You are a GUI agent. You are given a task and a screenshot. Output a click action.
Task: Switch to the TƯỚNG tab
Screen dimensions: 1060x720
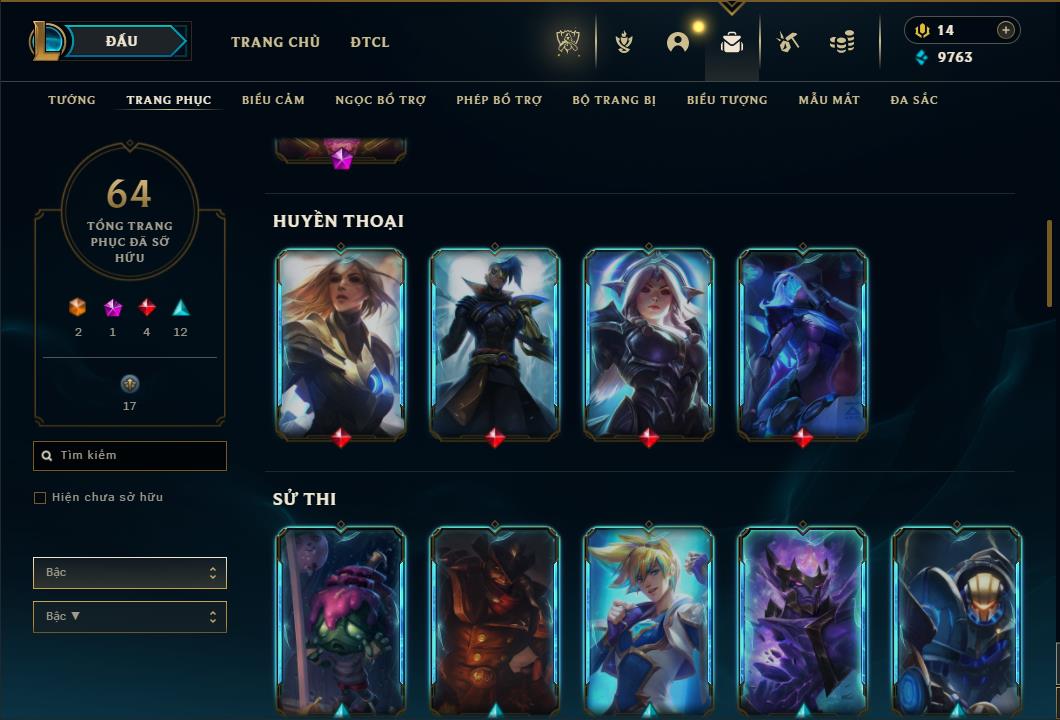[x=72, y=100]
